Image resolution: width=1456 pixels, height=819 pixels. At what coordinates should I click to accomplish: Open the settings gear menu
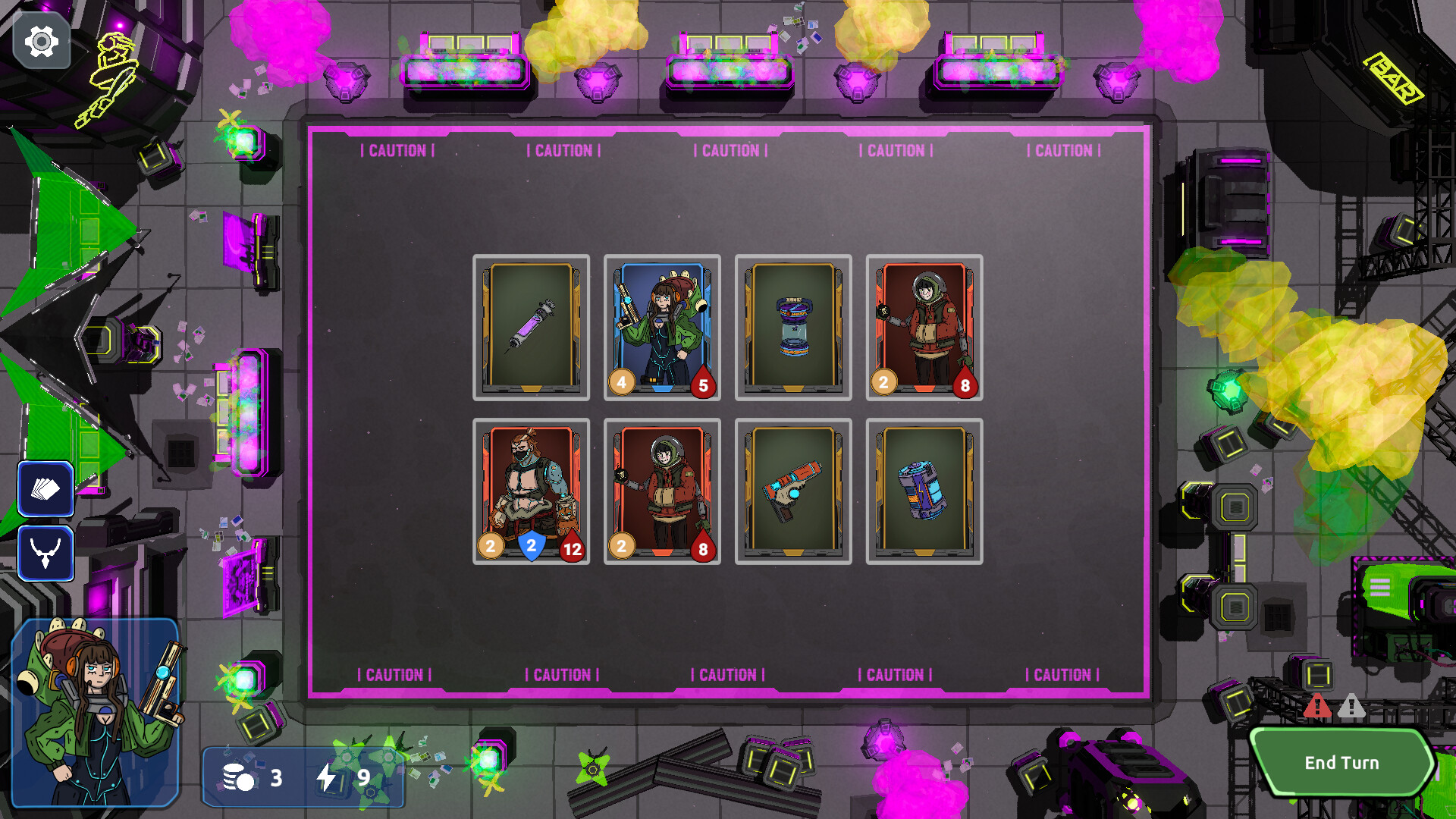point(42,42)
